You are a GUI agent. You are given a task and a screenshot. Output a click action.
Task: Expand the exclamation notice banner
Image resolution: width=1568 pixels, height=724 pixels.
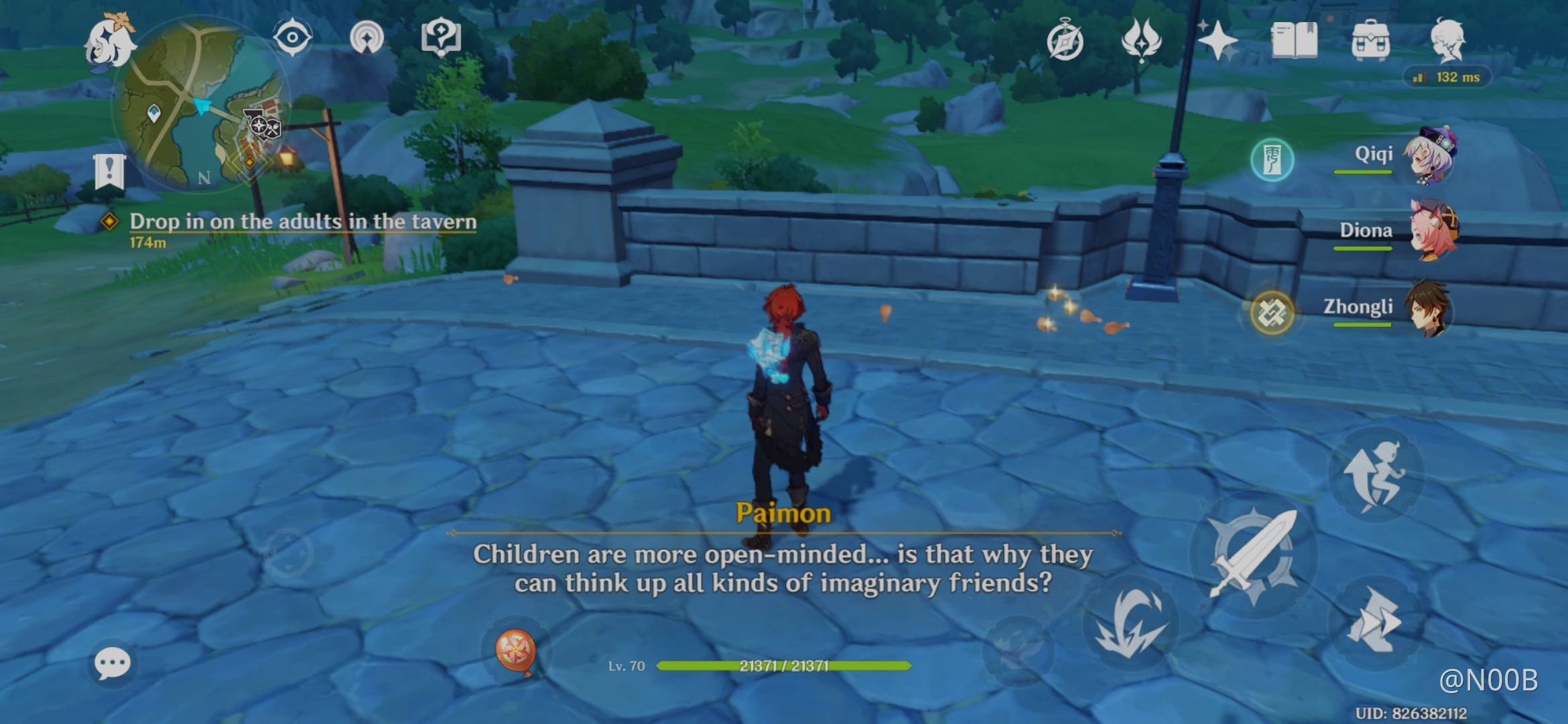[x=111, y=171]
